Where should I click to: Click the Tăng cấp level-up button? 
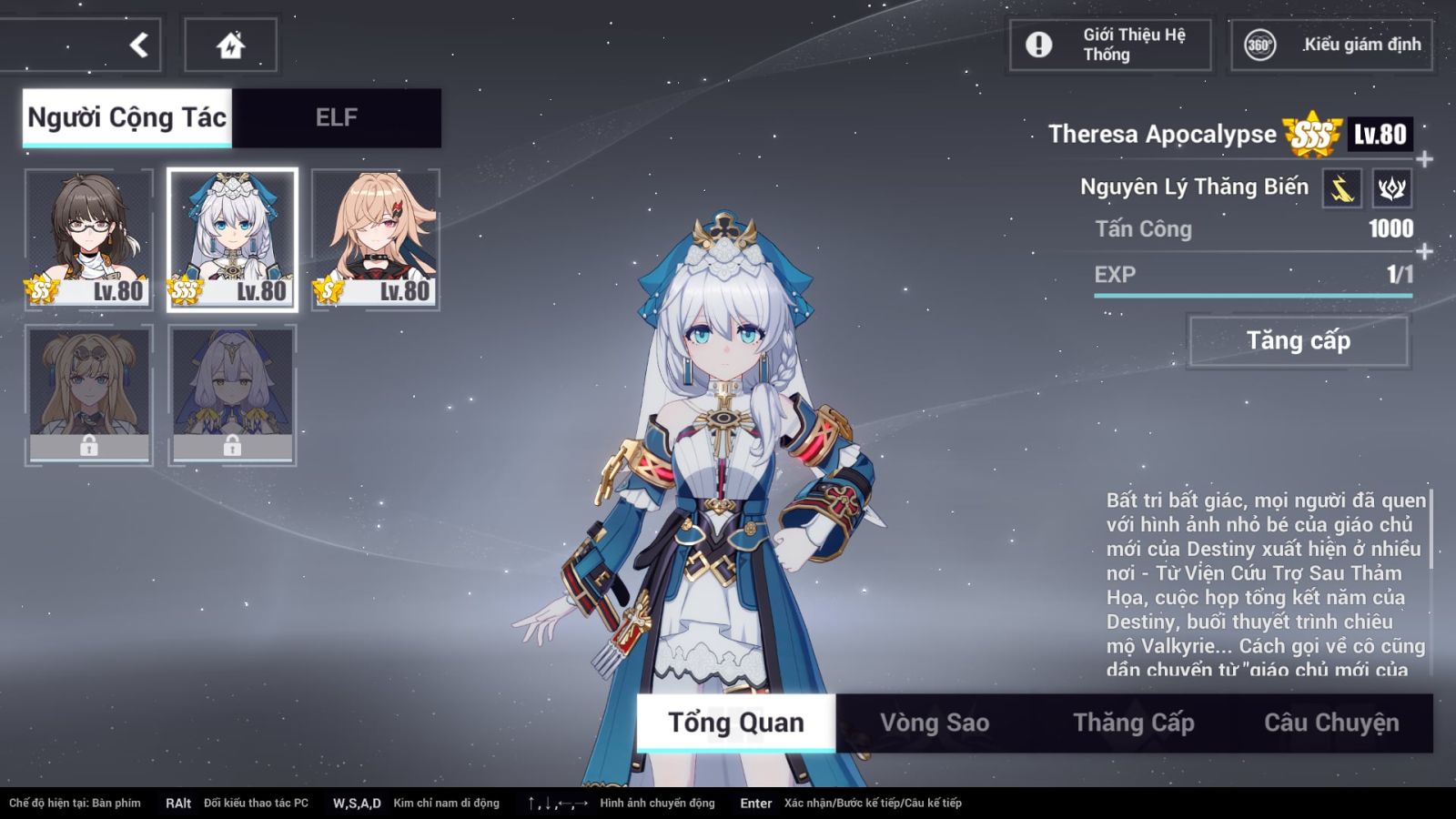pos(1299,341)
